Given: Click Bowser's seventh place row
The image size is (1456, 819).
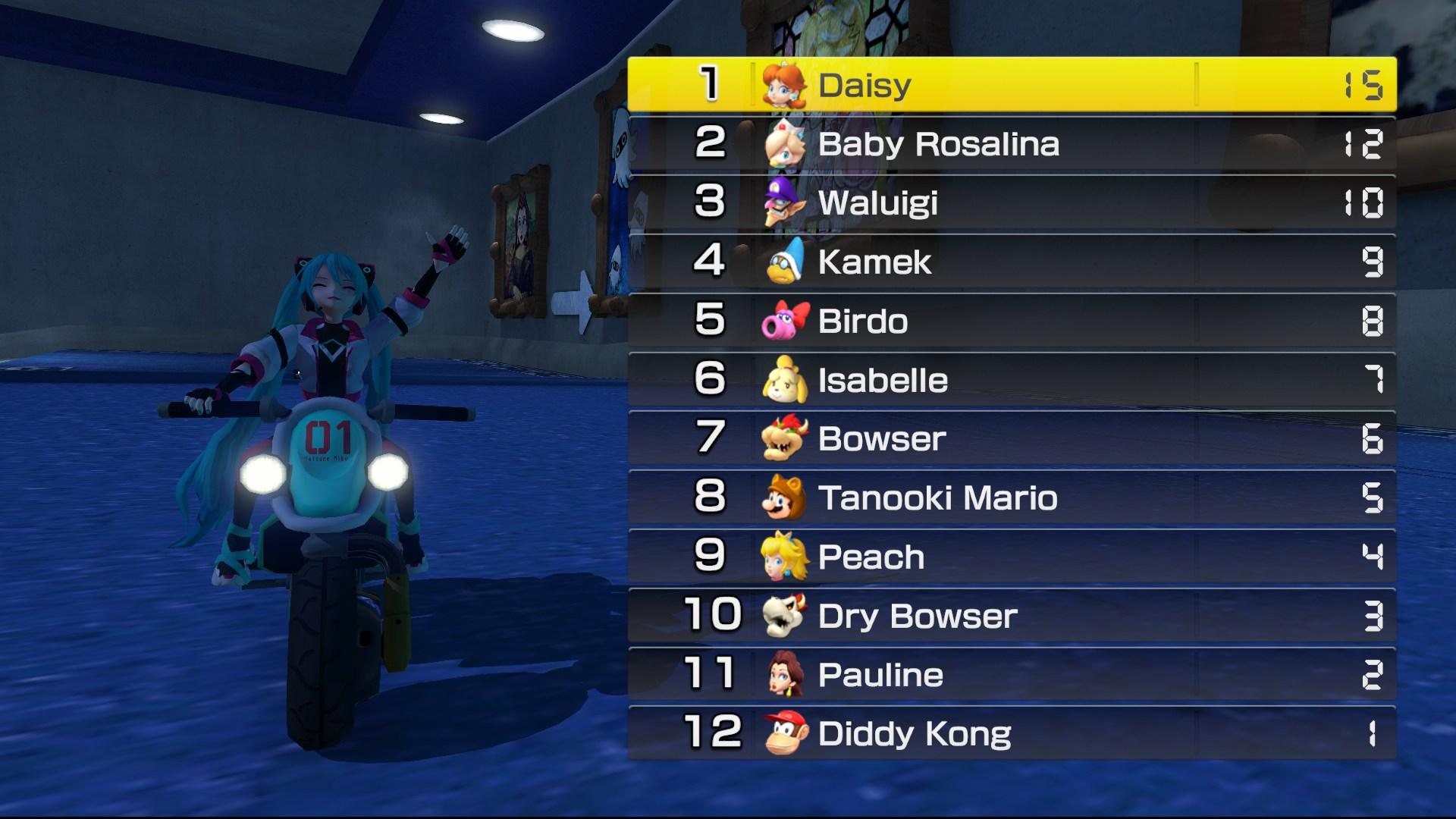Looking at the screenshot, I should coord(1012,438).
